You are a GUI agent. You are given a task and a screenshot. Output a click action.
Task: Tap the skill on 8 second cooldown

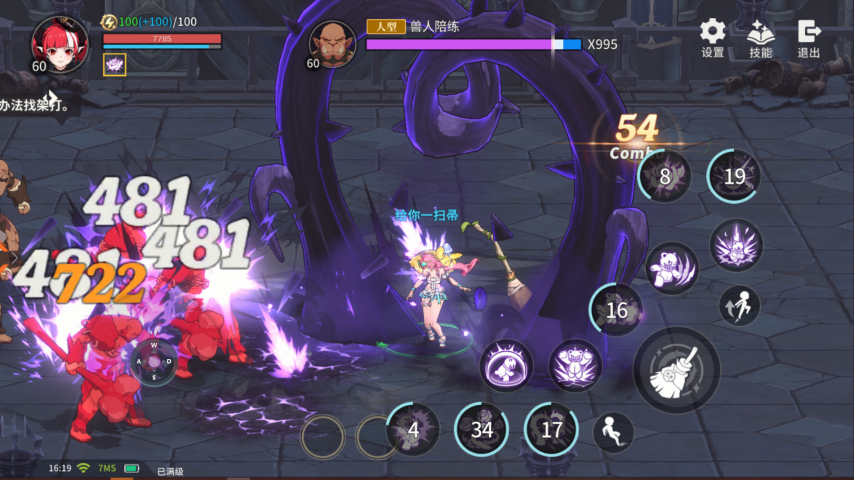point(665,177)
